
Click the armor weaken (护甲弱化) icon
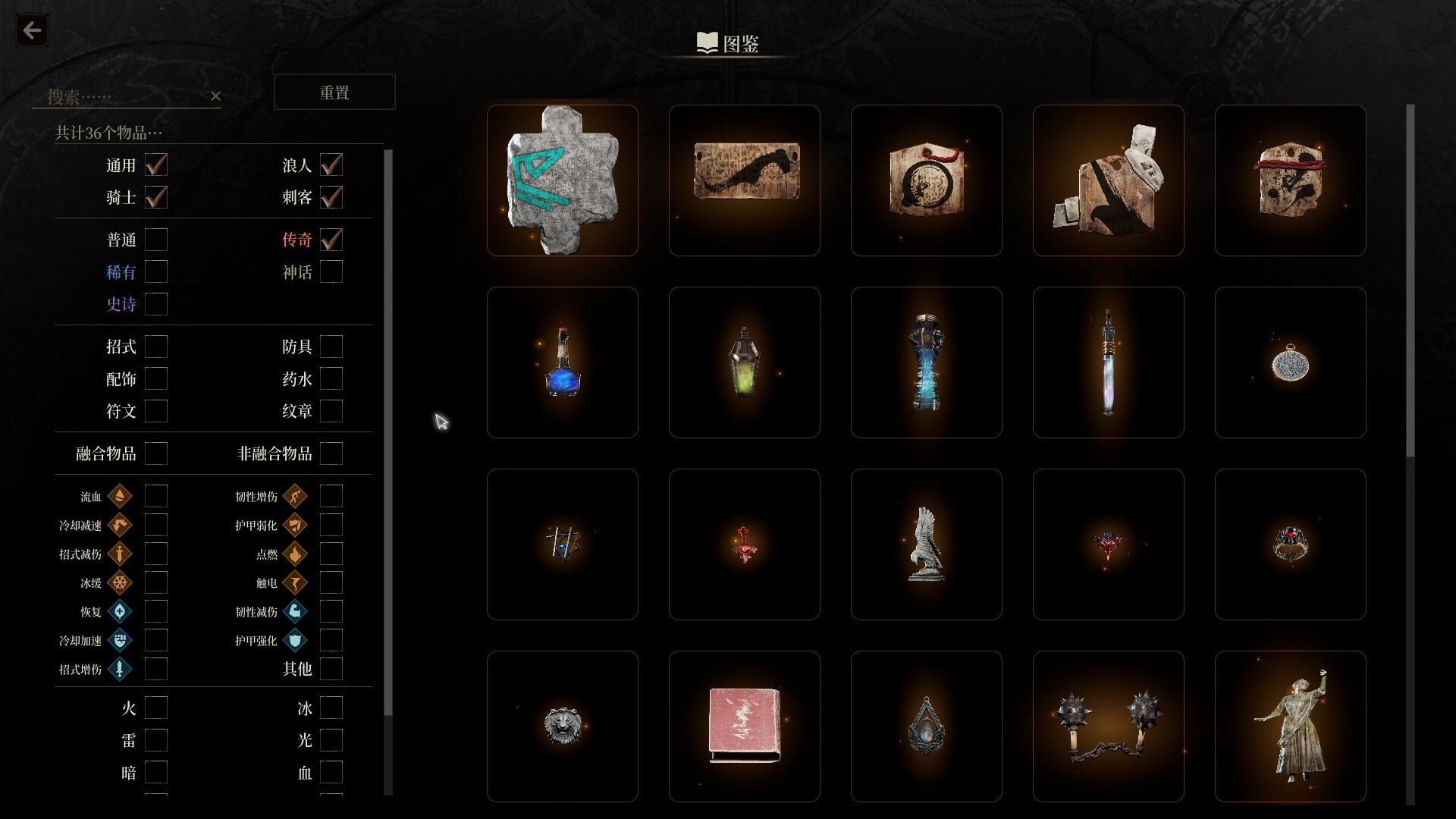coord(294,525)
